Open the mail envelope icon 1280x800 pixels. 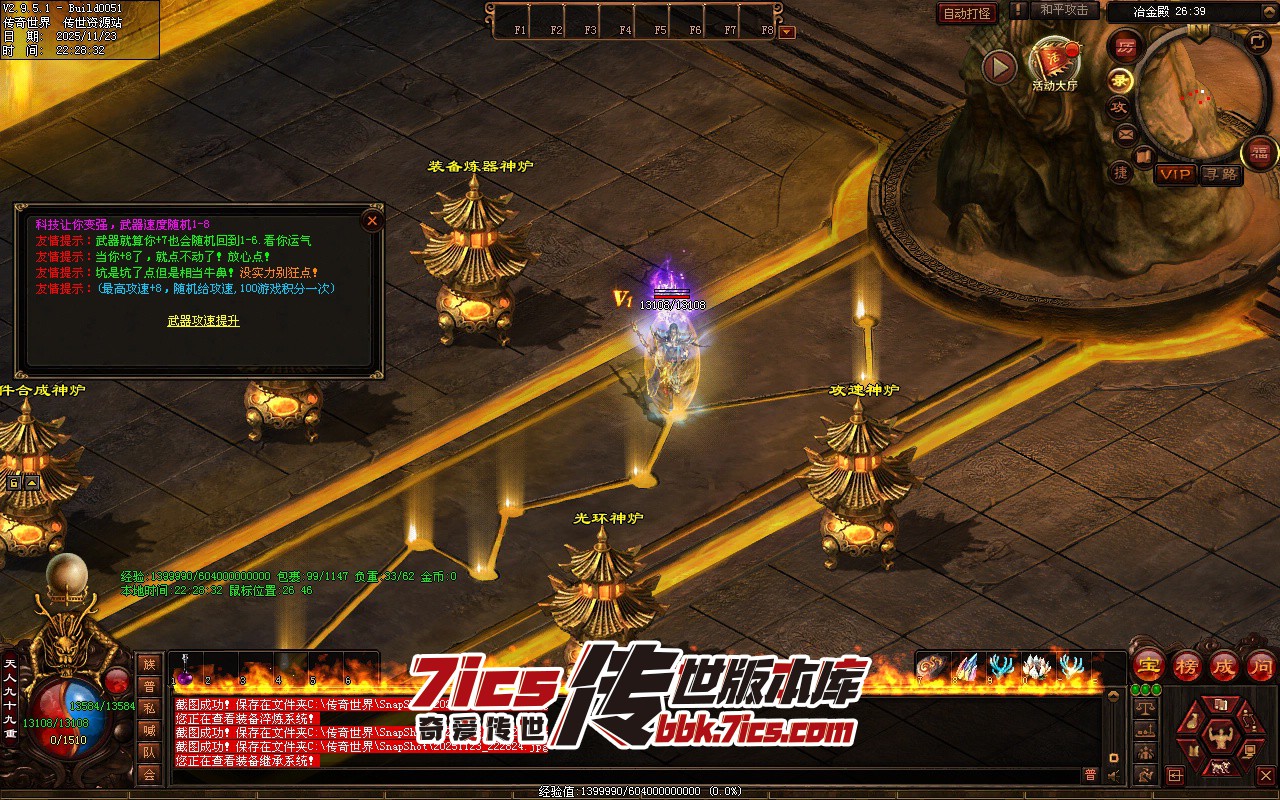click(x=1125, y=133)
